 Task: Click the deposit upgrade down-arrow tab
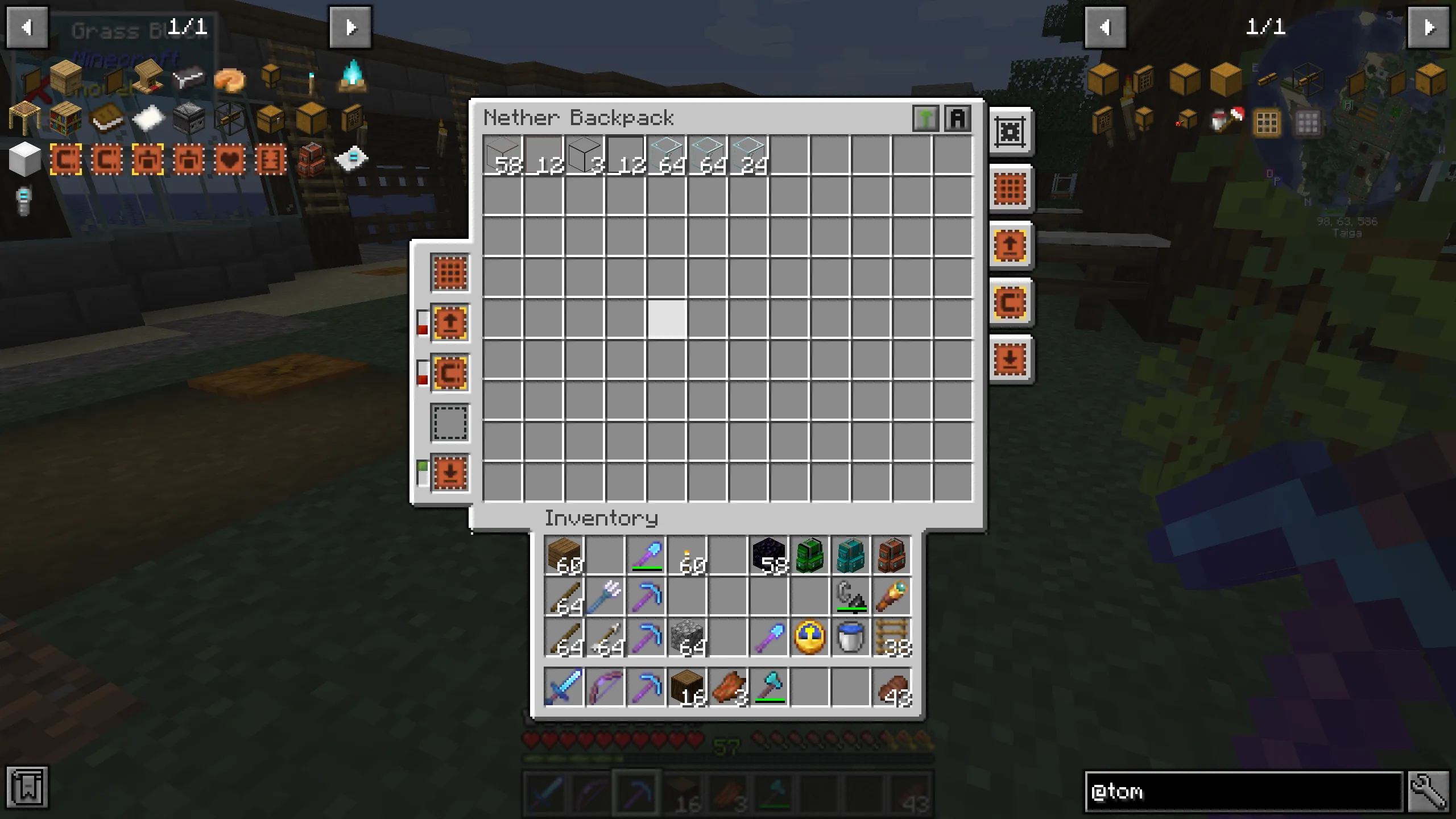click(x=450, y=473)
